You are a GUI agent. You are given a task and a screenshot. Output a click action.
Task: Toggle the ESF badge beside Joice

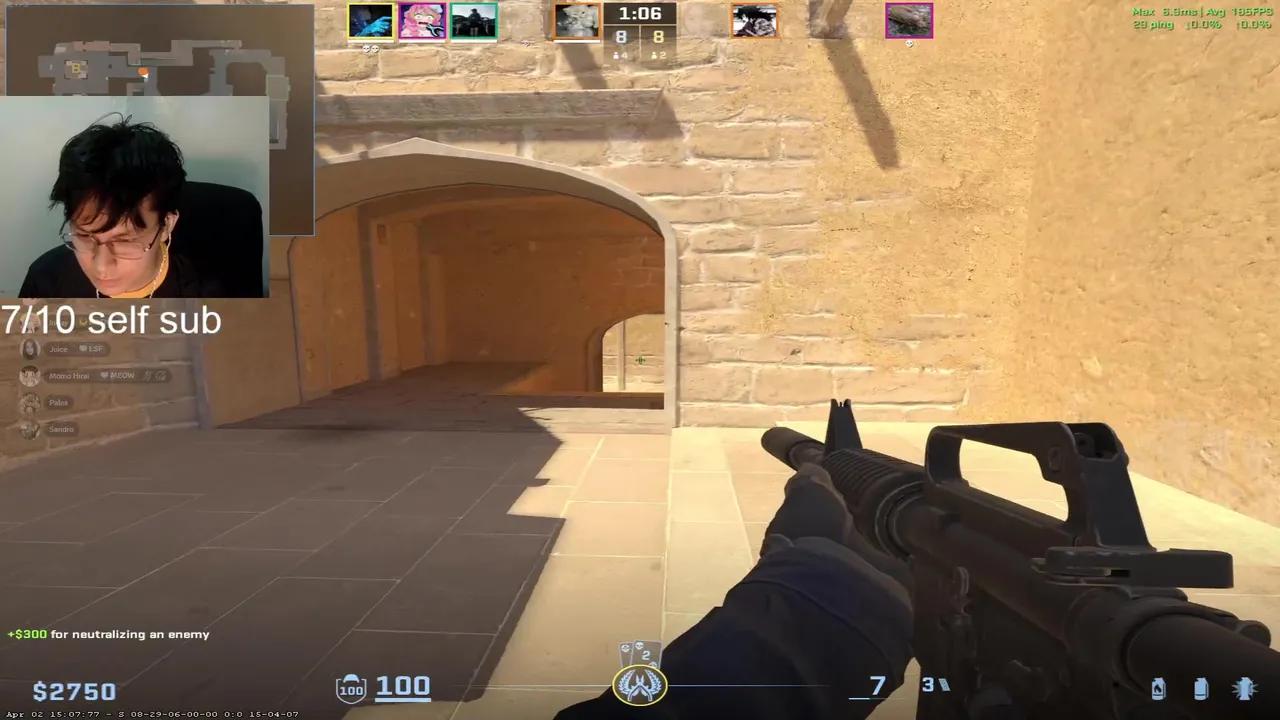pyautogui.click(x=91, y=349)
